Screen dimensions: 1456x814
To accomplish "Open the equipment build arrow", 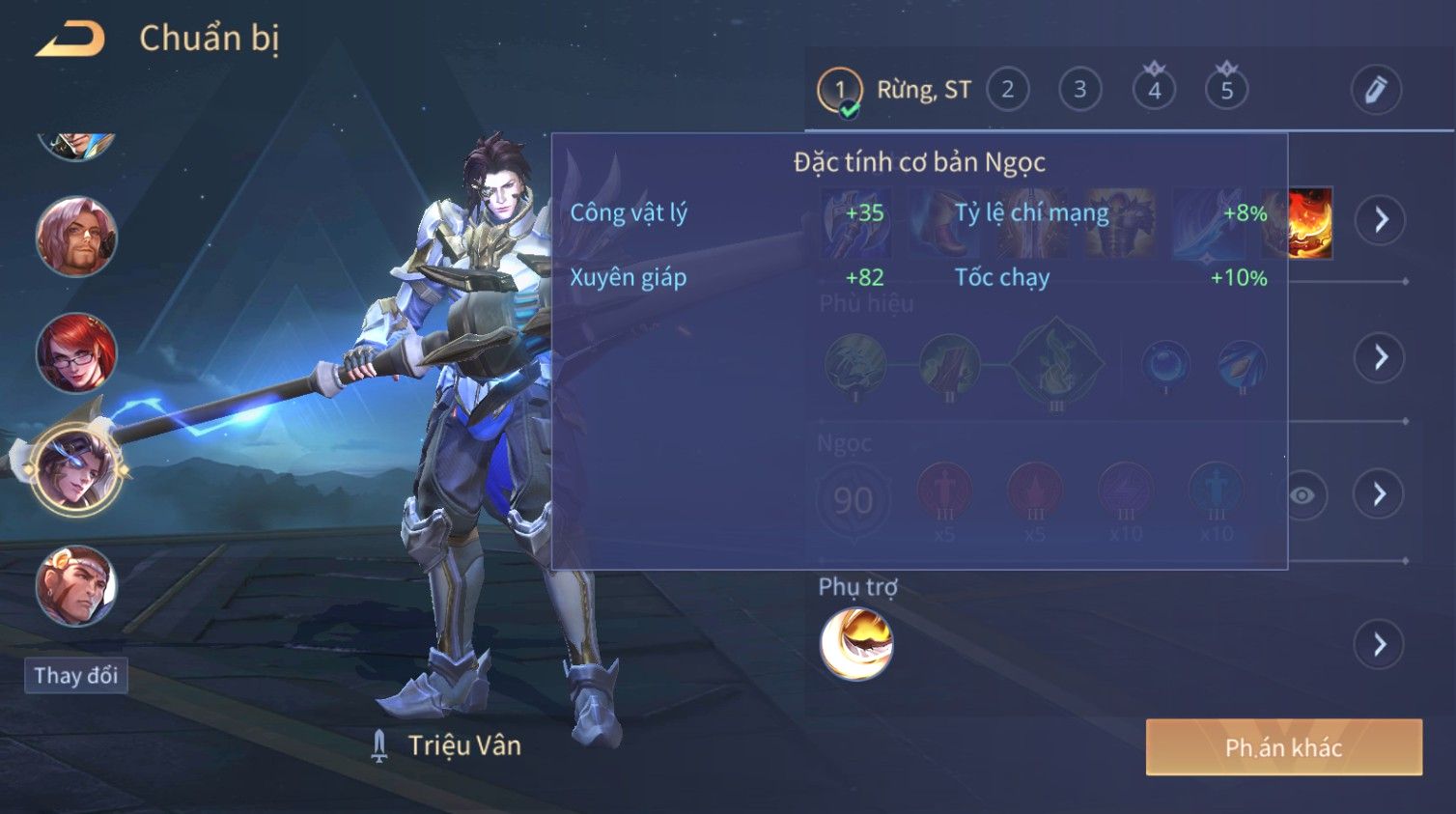I will click(x=1380, y=220).
